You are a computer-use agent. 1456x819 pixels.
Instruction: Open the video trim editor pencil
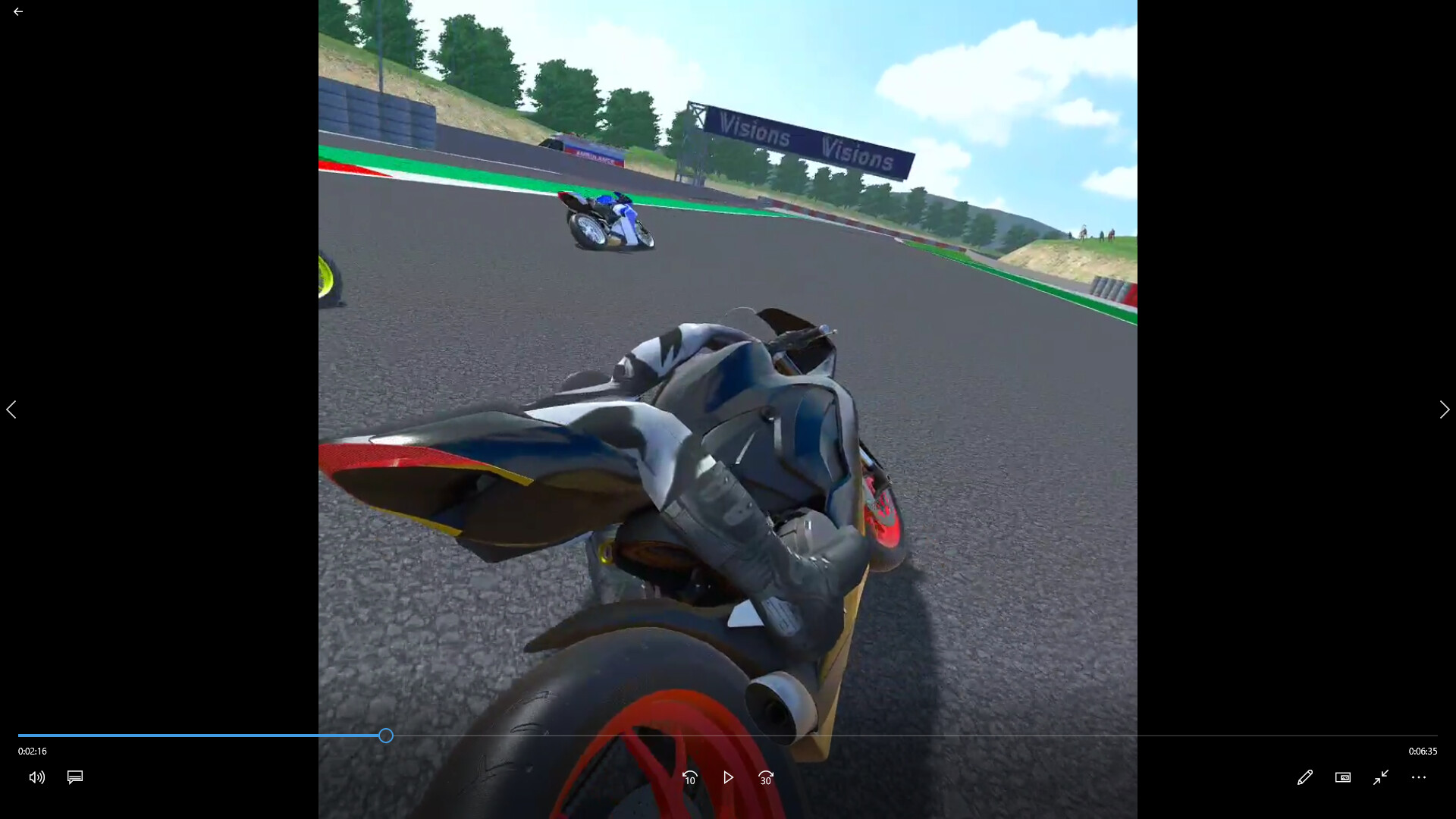(1305, 777)
